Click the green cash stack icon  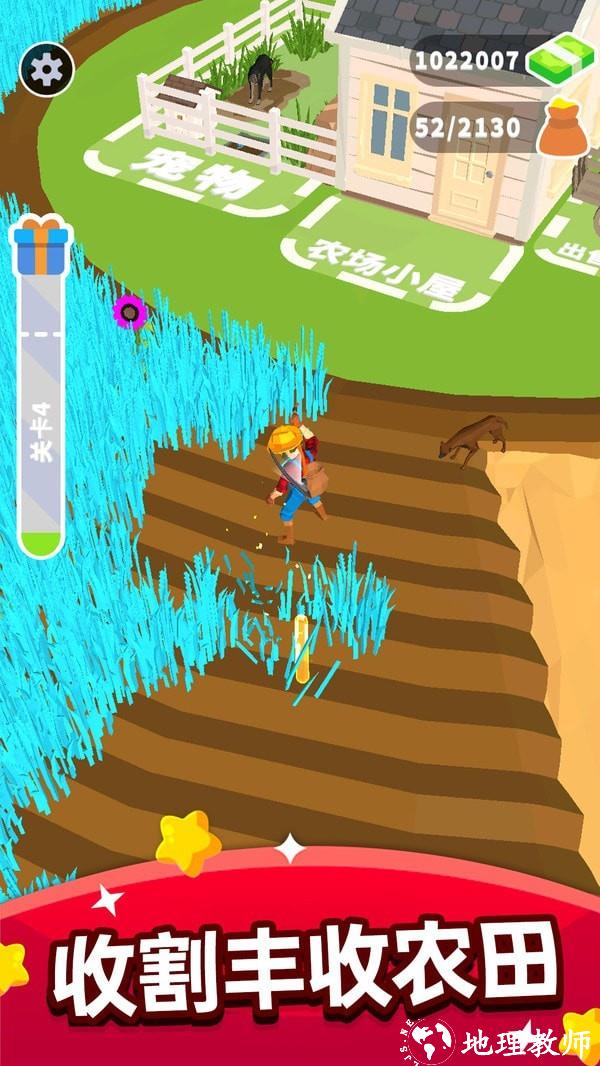click(x=560, y=61)
